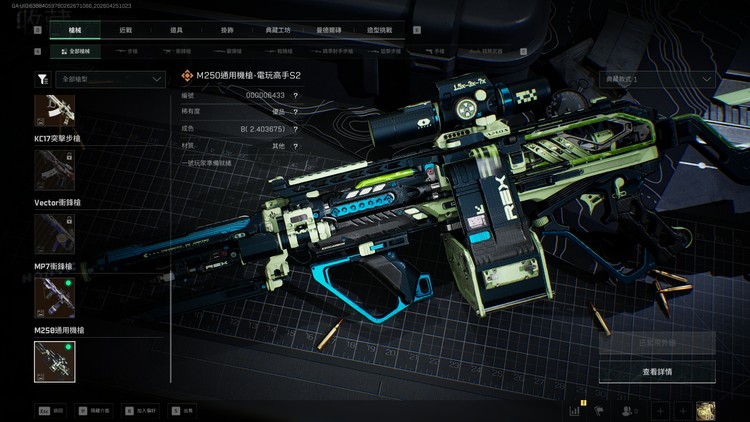Switch to the 掛飾 (Charms) tab
This screenshot has height=422, width=750.
tap(228, 31)
